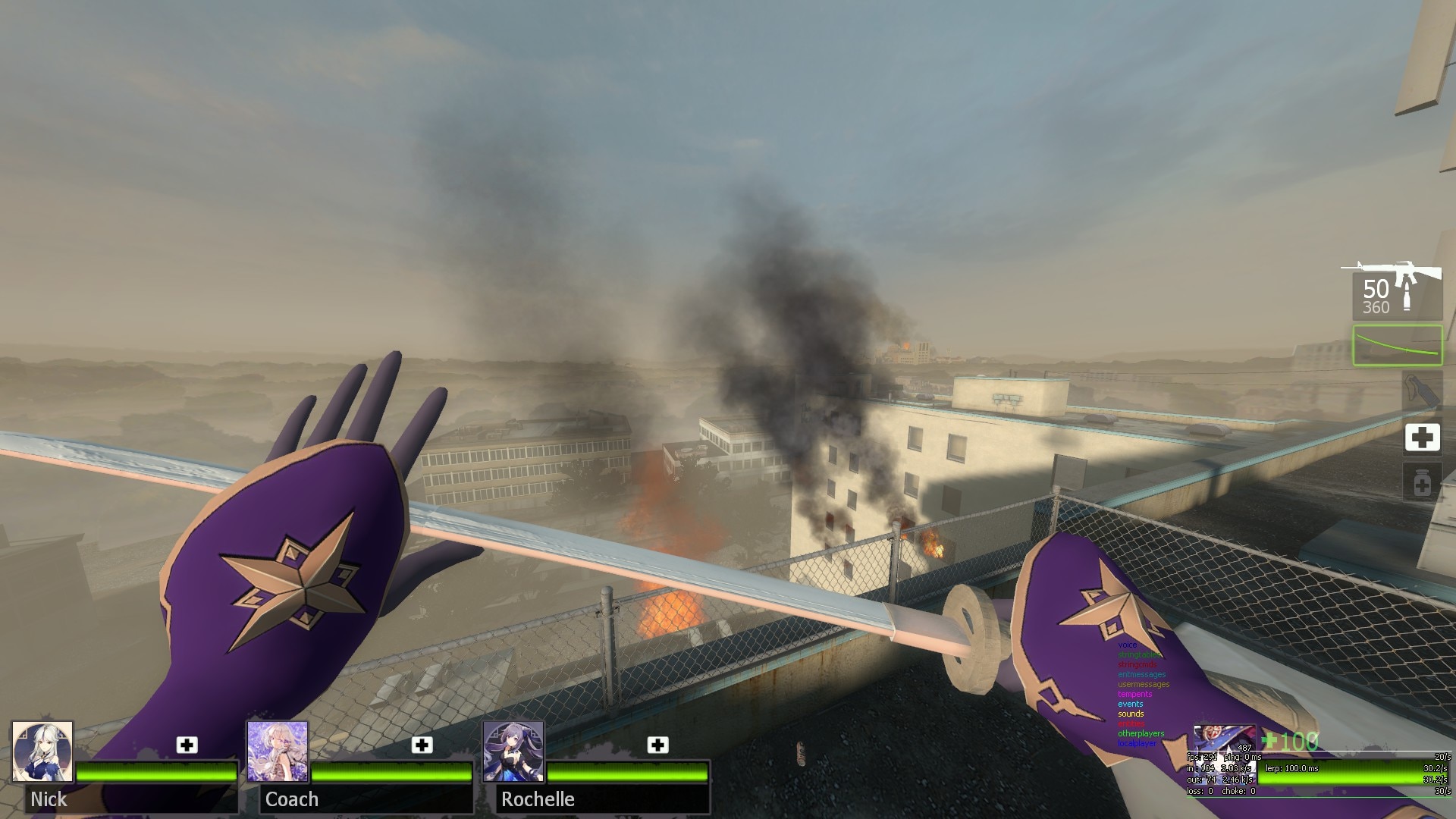Click the medkit icon above Nick's health
Viewport: 1456px width, 819px height.
187,745
